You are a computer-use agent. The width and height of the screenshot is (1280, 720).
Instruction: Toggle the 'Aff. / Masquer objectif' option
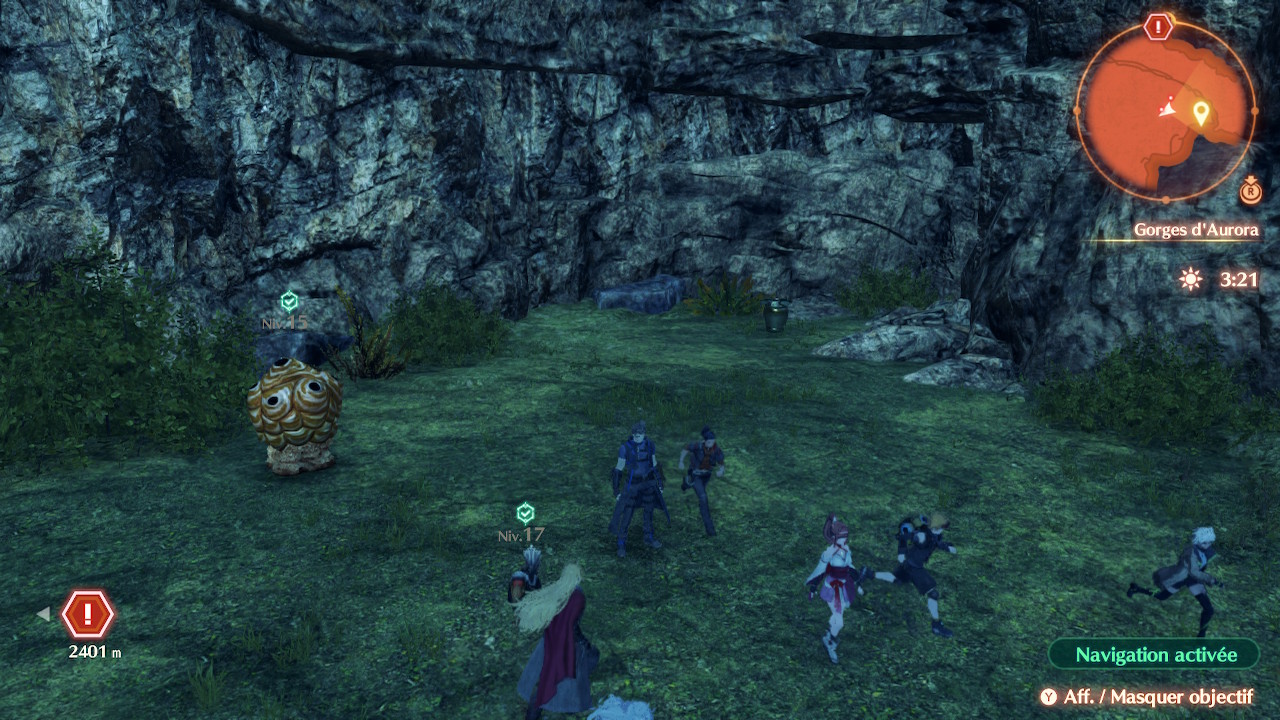tap(1146, 697)
